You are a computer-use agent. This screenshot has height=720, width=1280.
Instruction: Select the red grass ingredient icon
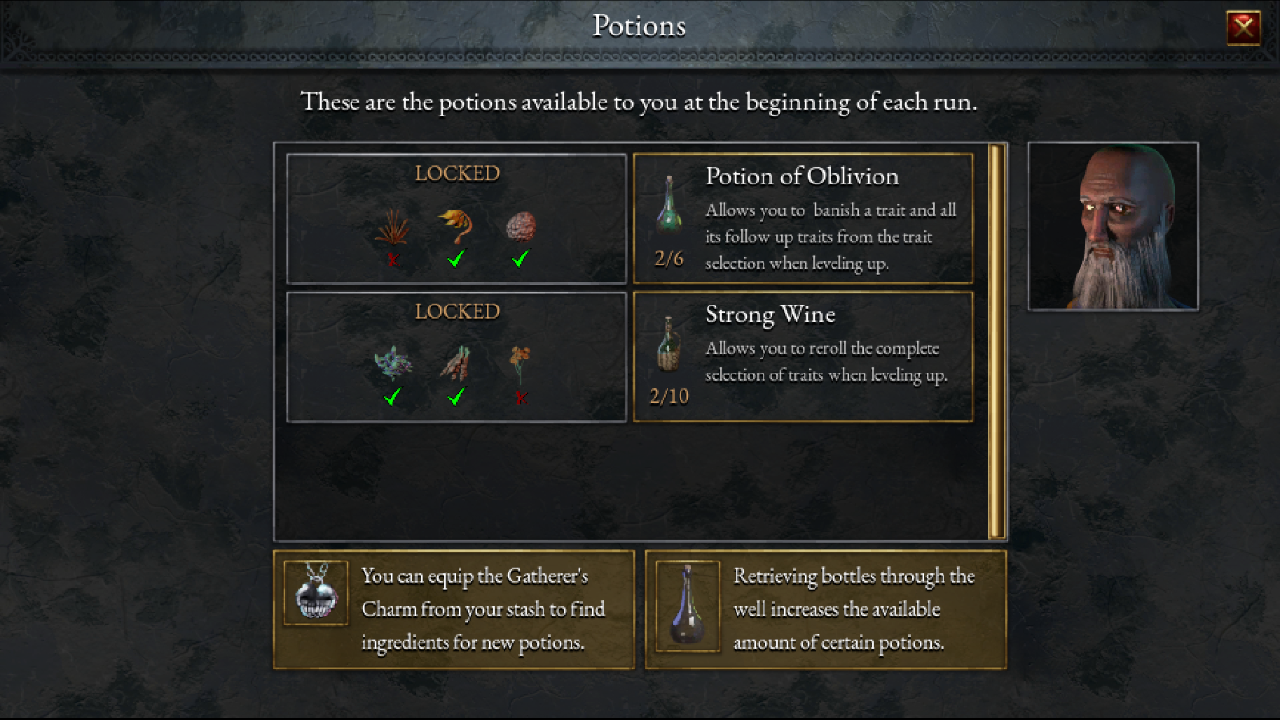(x=392, y=225)
